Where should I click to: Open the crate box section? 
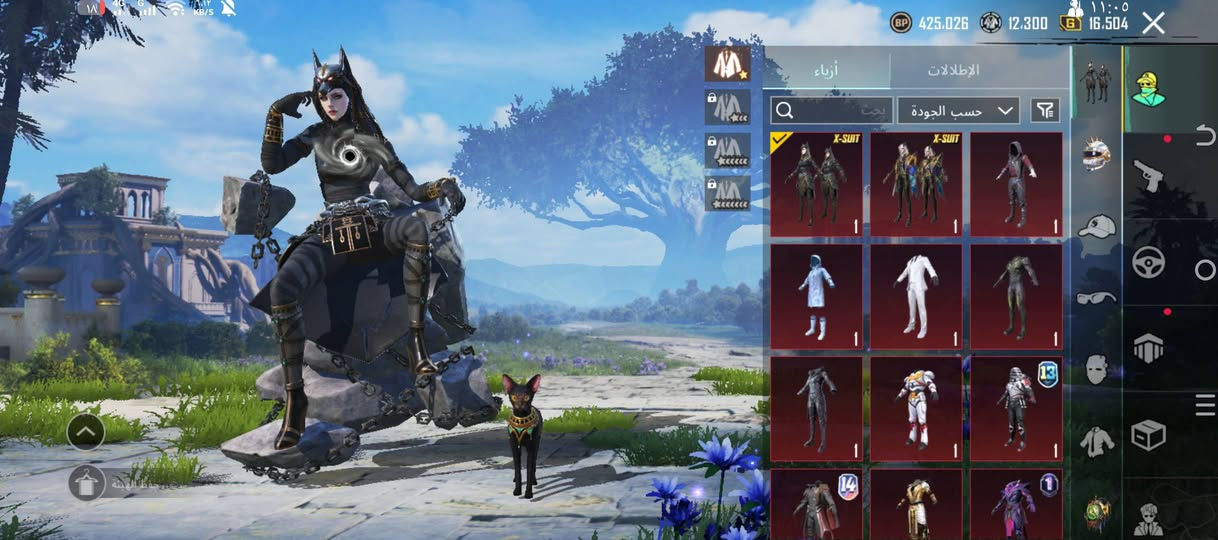[x=1147, y=435]
